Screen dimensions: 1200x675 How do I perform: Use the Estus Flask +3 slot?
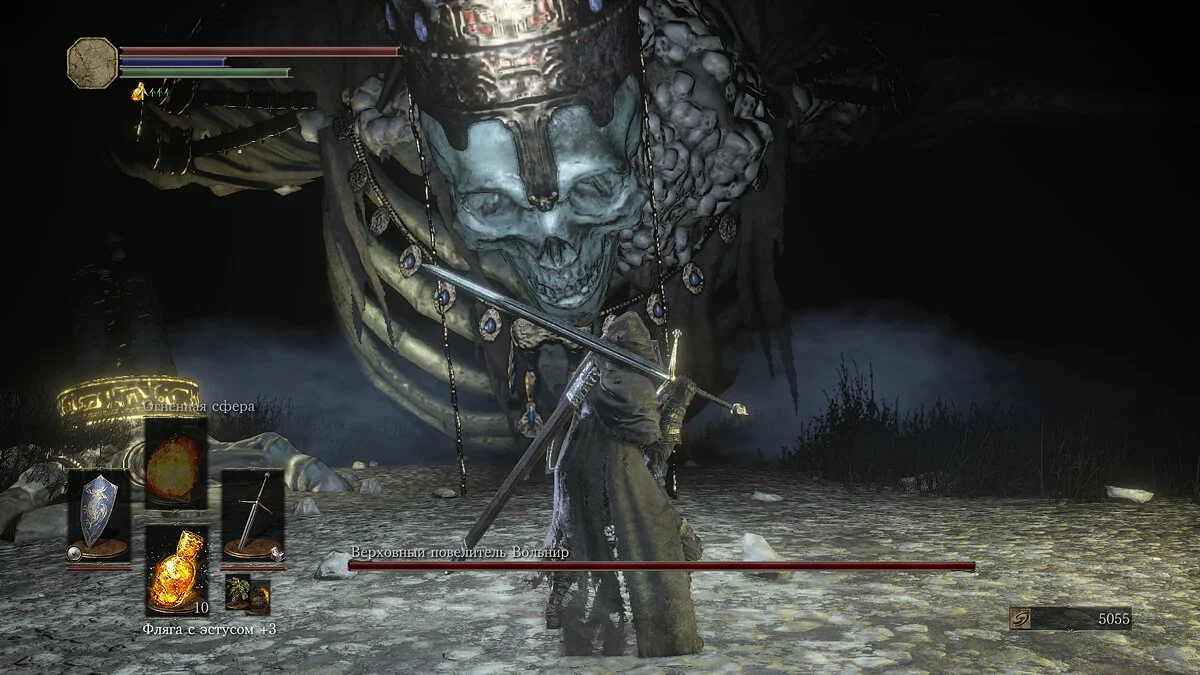click(176, 568)
